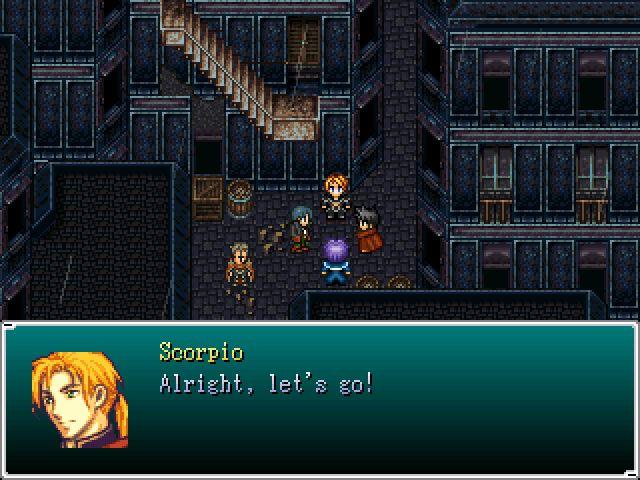This screenshot has height=480, width=640.
Task: Advance Scorpio's "Alright, let's go!" dialogue box
Action: pos(320,400)
